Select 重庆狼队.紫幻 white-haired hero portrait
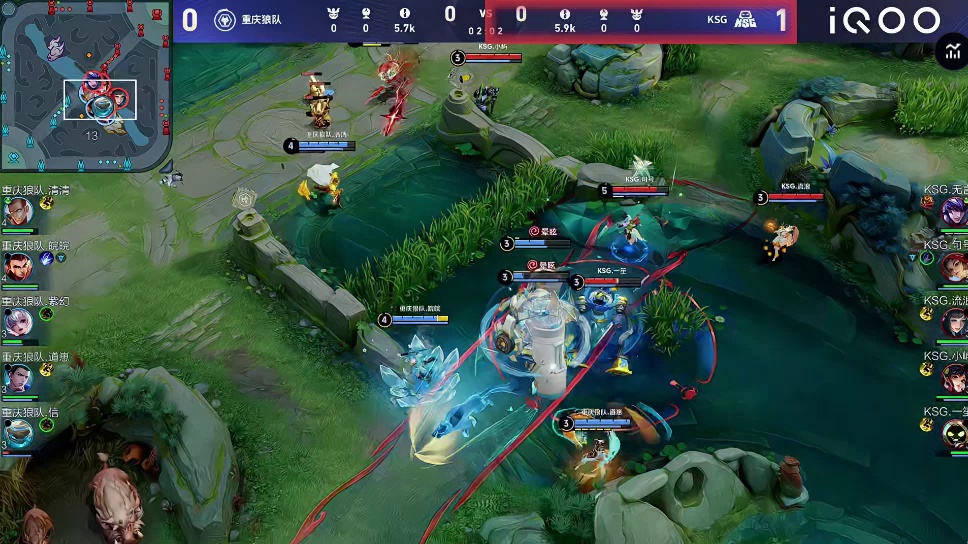 click(x=17, y=322)
